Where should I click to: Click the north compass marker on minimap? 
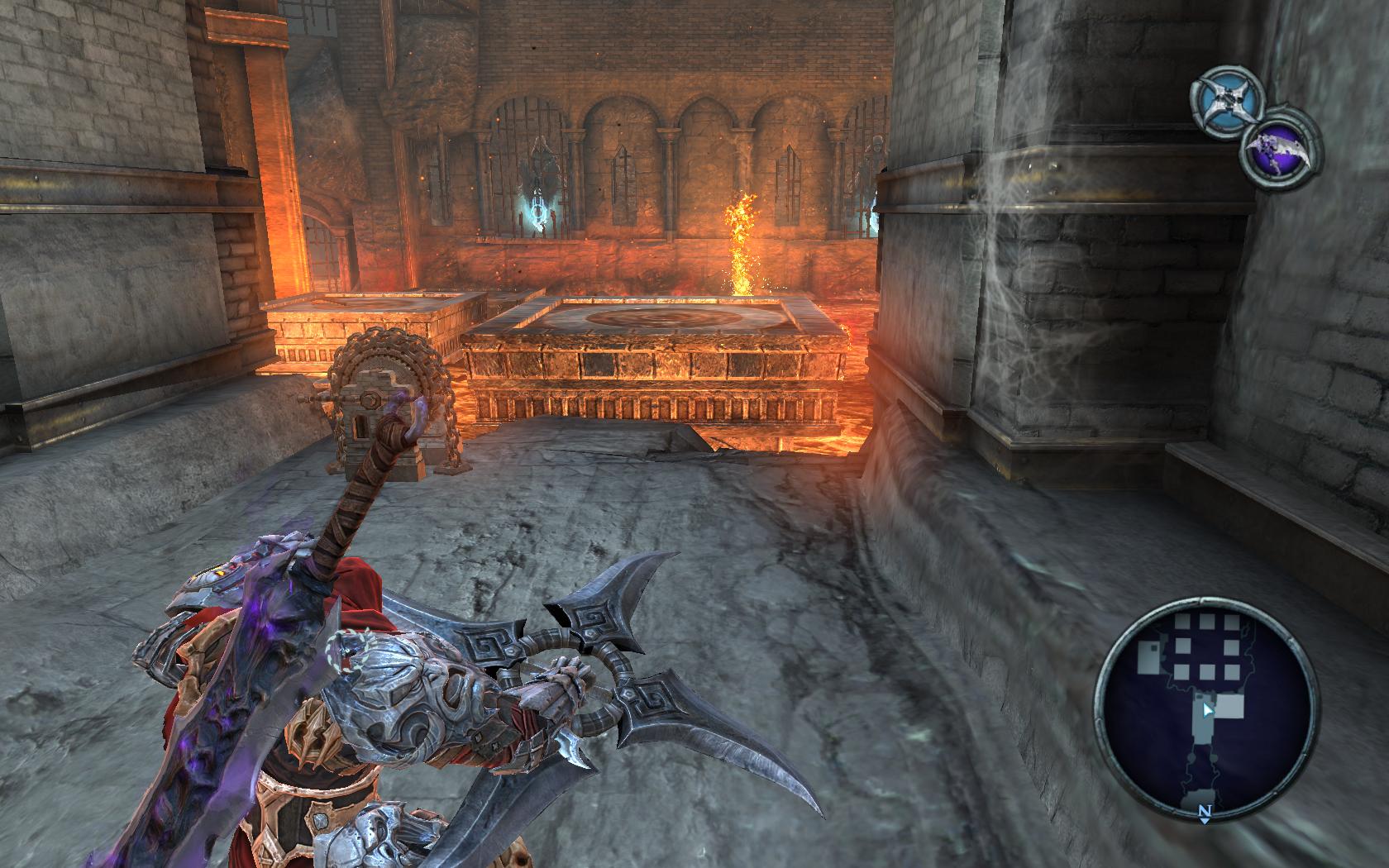[1205, 813]
